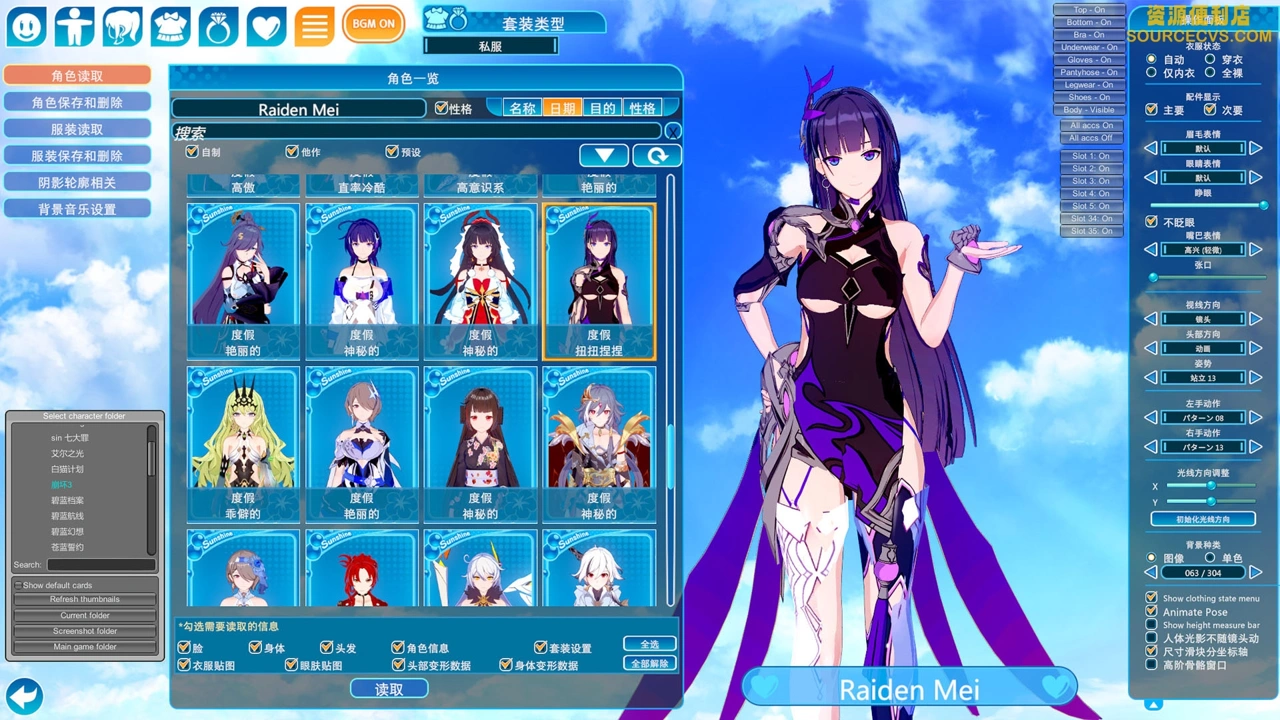Toggle the 头发 load checkbox

tap(327, 648)
